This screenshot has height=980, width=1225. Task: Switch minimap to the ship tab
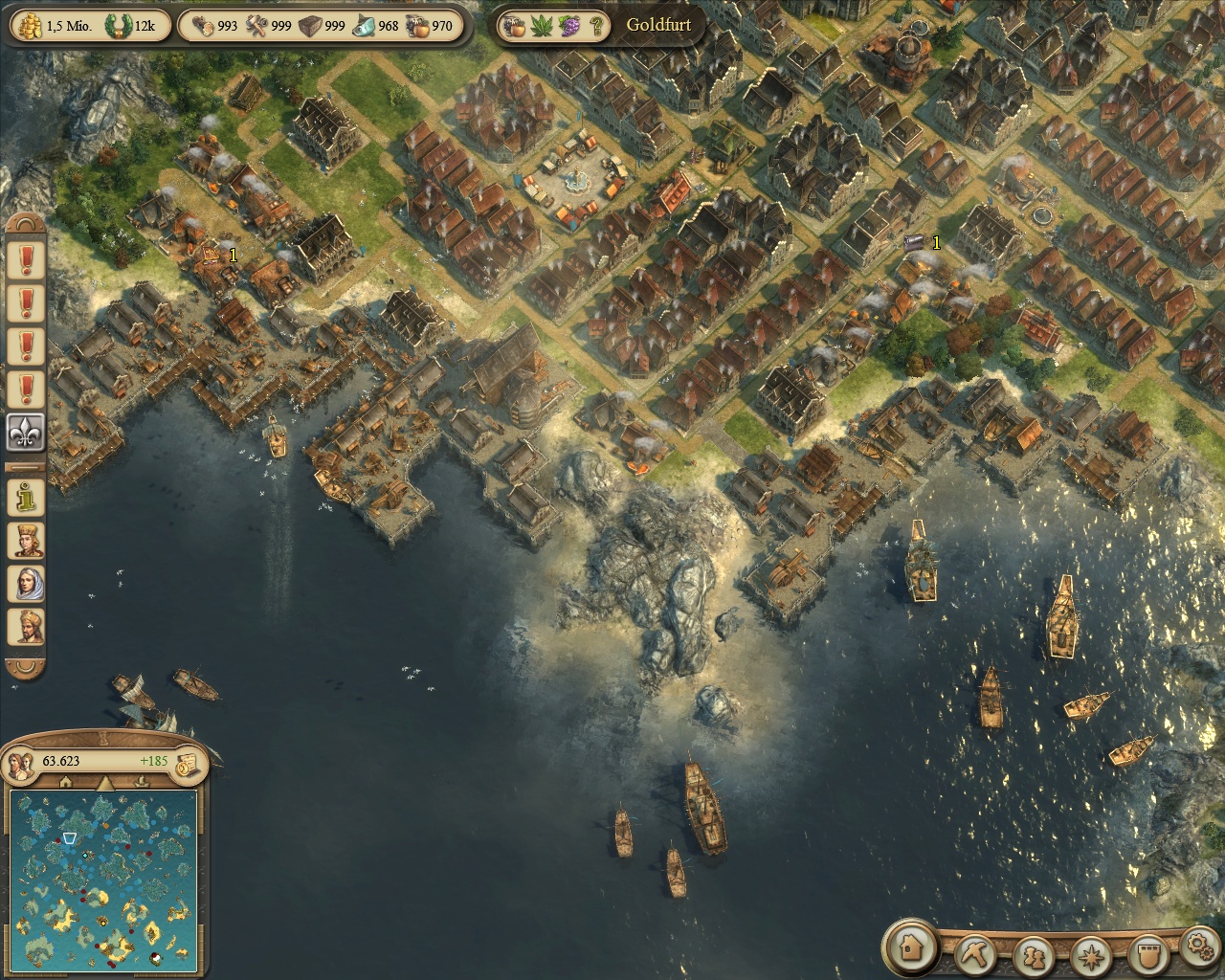coord(140,783)
